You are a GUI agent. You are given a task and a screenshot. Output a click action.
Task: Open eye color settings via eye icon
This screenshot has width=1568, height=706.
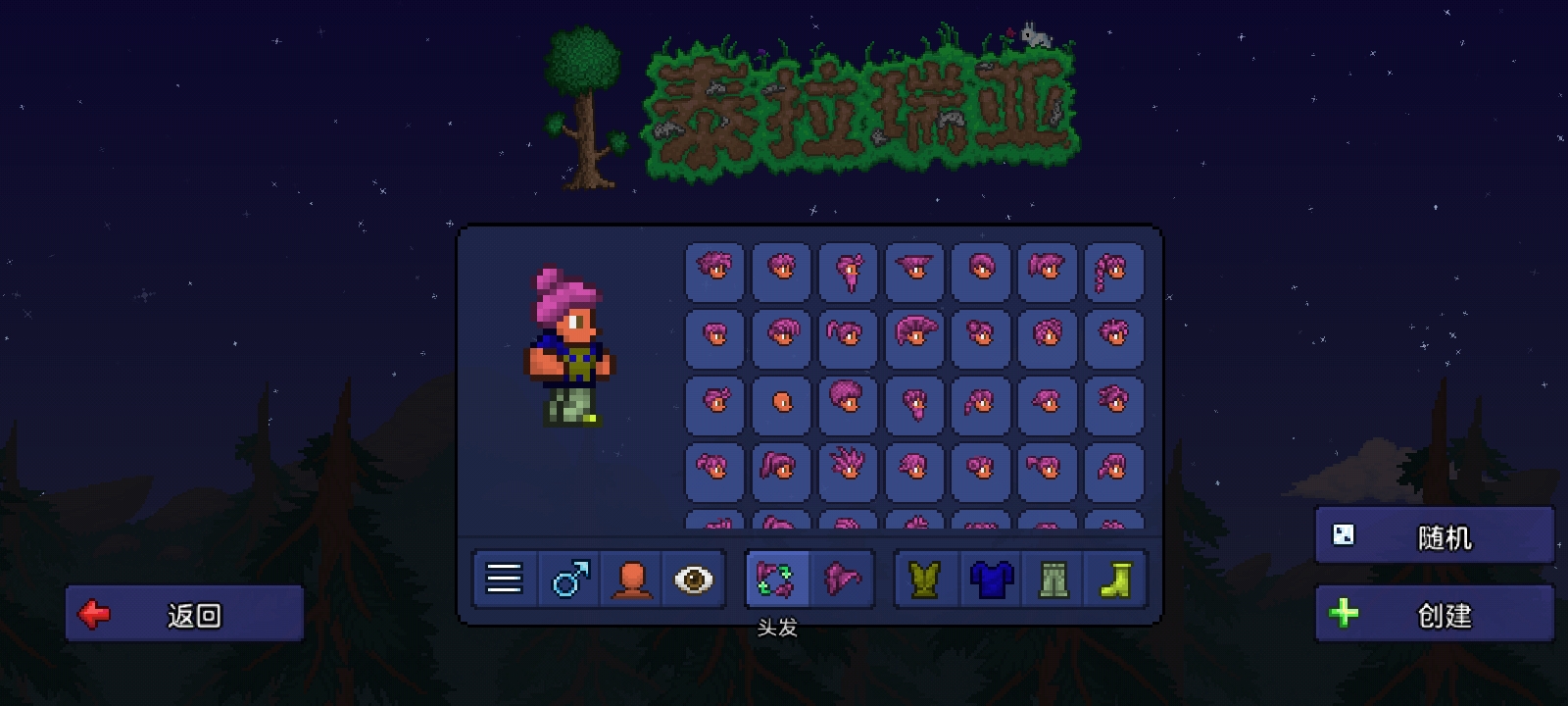(x=694, y=579)
